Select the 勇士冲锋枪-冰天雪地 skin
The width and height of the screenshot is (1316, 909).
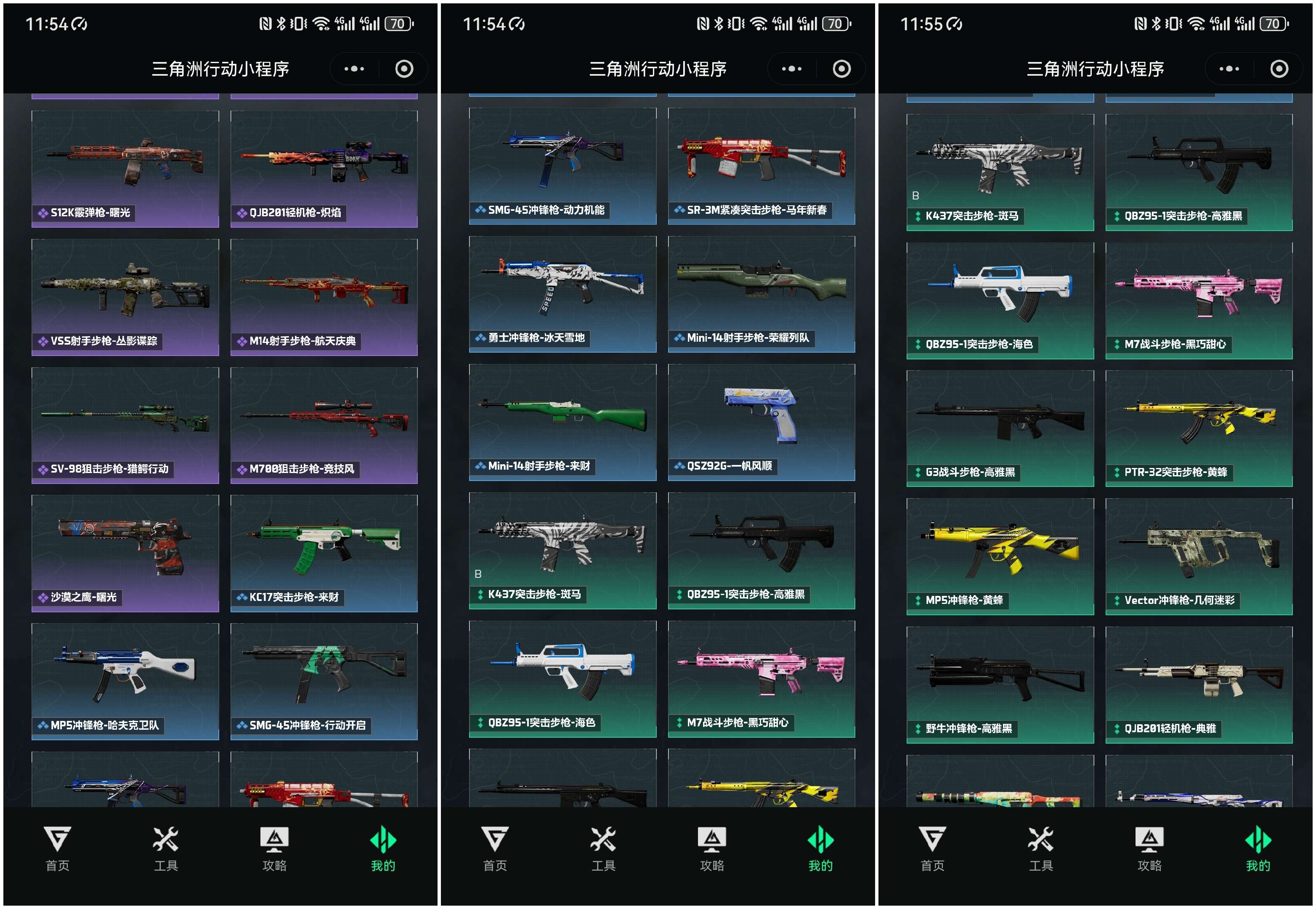coord(562,294)
